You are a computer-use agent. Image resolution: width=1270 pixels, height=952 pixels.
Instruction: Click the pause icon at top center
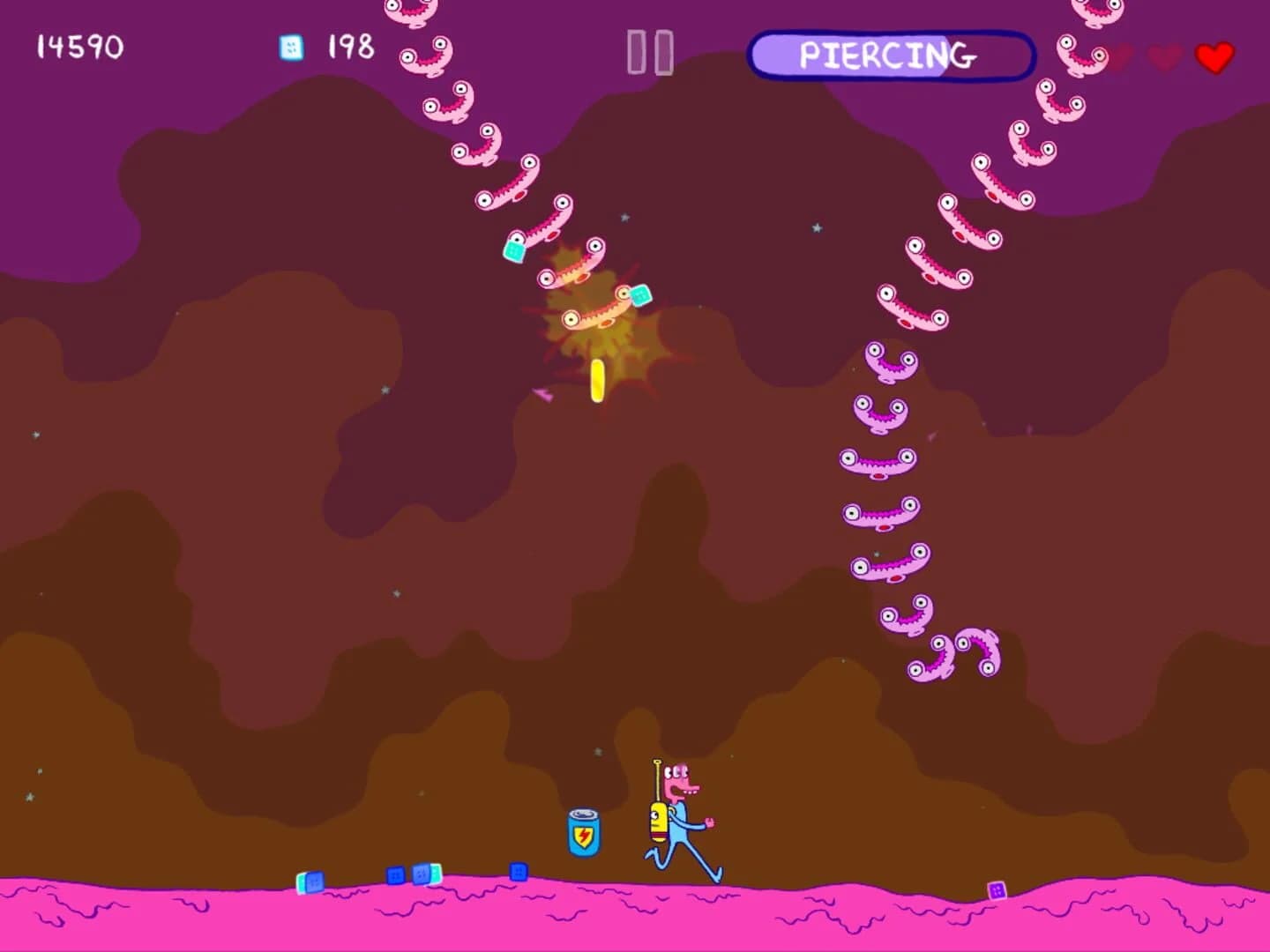pyautogui.click(x=650, y=55)
